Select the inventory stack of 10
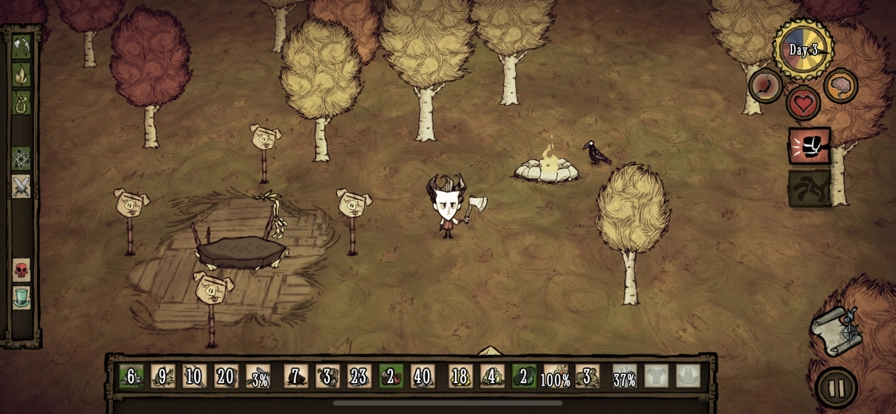 194,376
